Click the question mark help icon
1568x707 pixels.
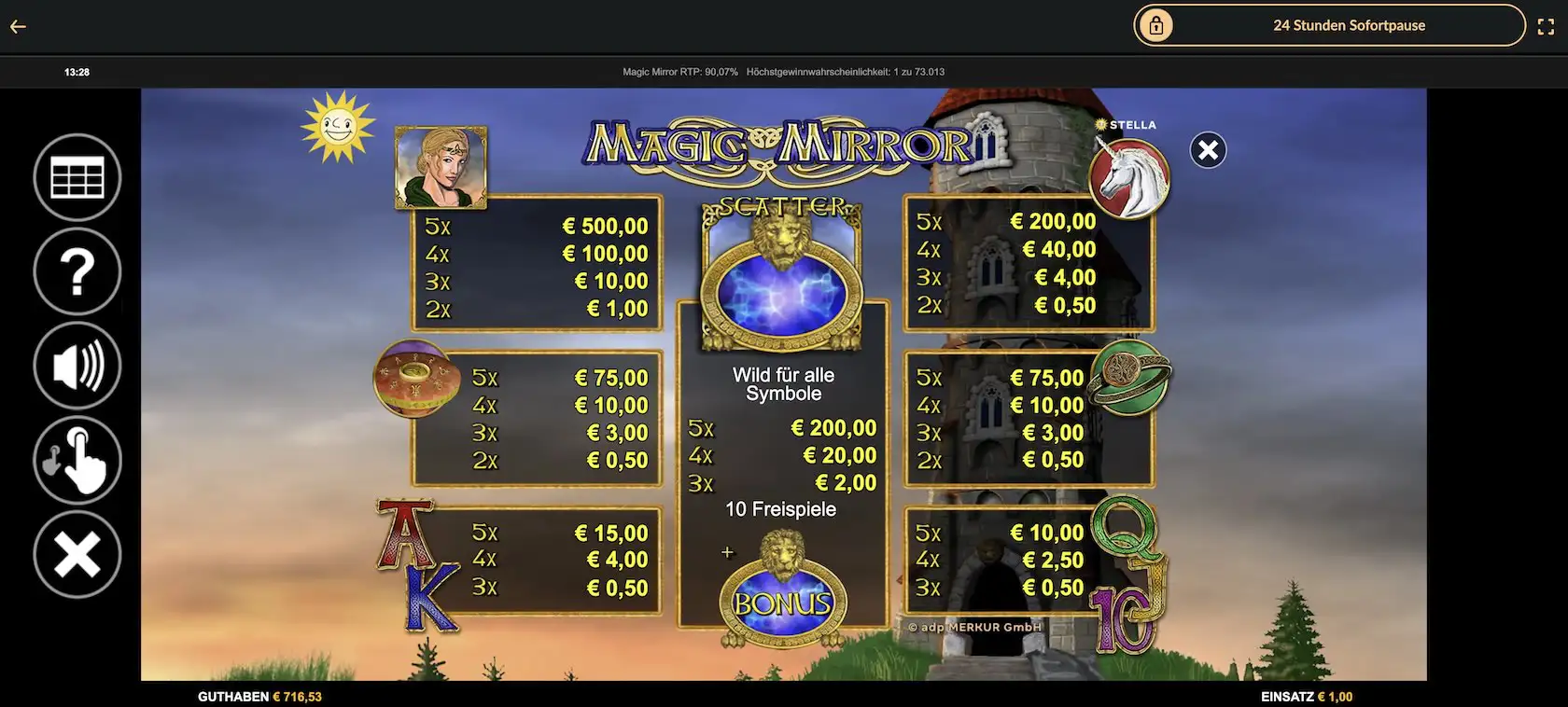pos(77,271)
